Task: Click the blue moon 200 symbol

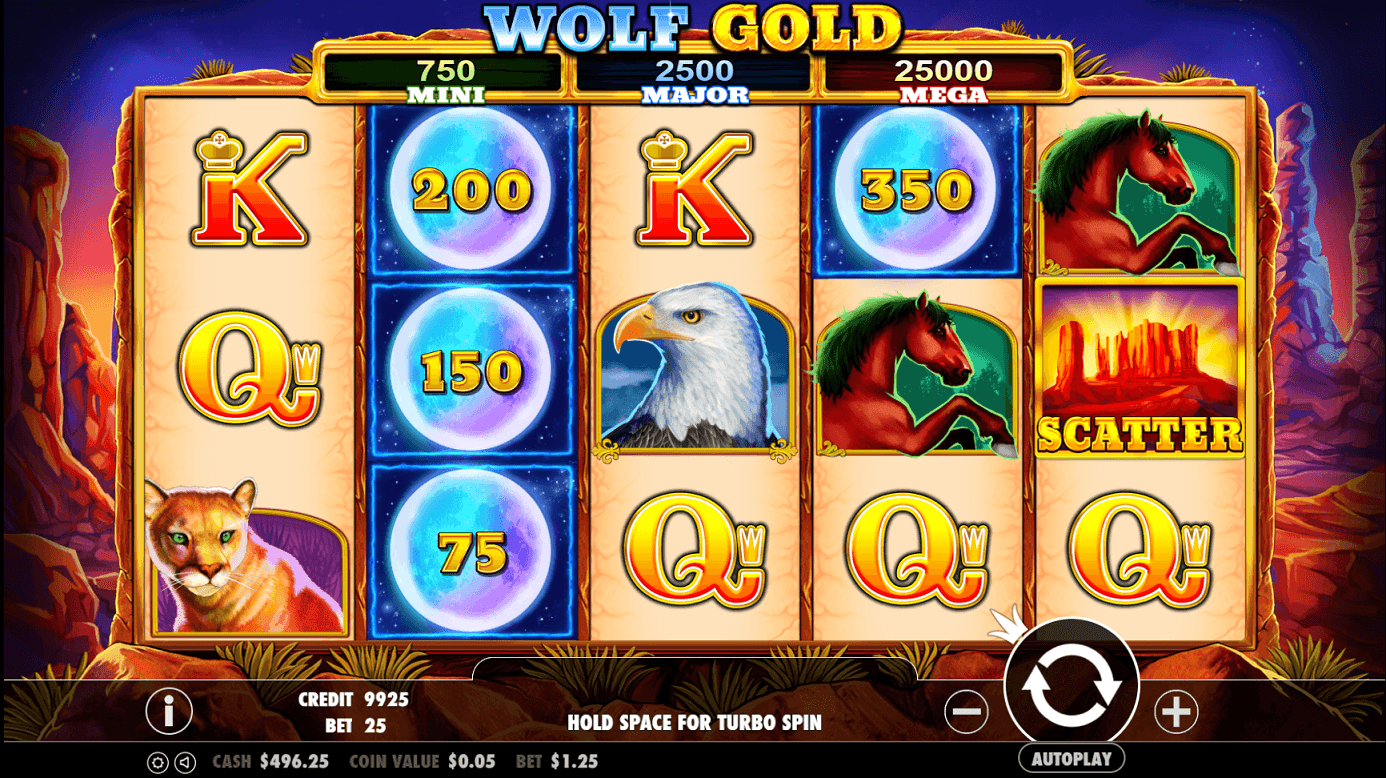Action: tap(471, 190)
